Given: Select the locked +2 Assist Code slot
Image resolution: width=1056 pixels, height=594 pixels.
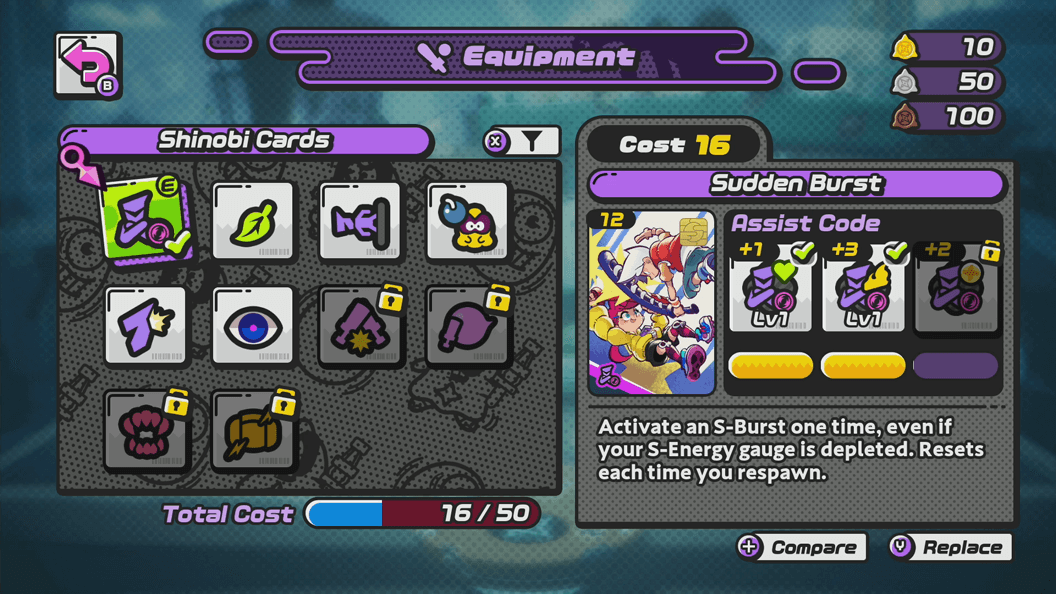Looking at the screenshot, I should (956, 288).
